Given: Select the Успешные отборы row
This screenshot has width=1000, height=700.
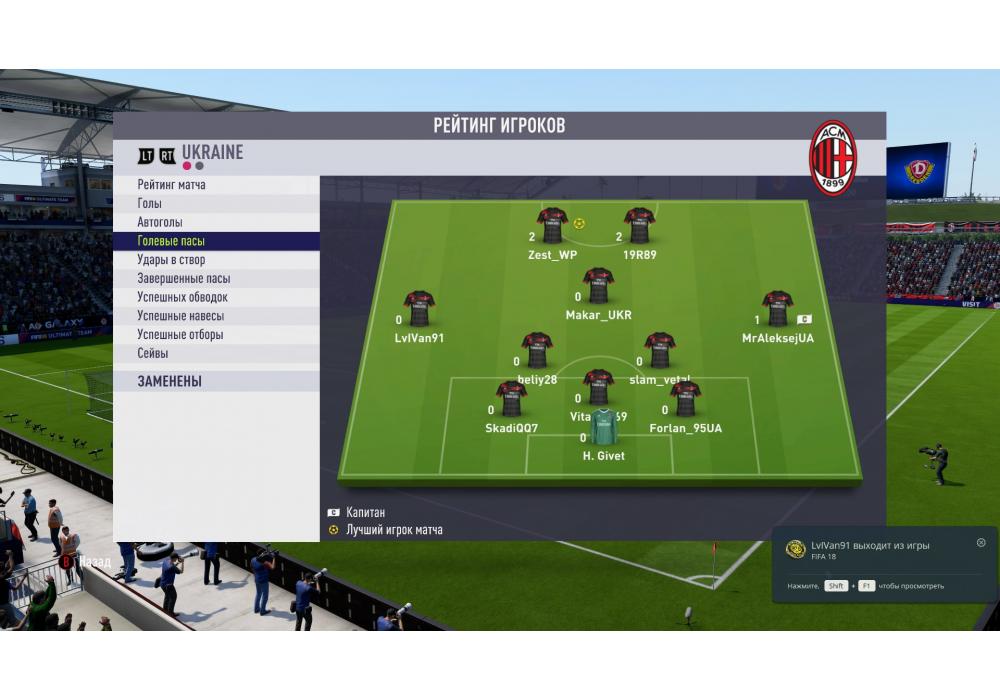Looking at the screenshot, I should coord(180,335).
